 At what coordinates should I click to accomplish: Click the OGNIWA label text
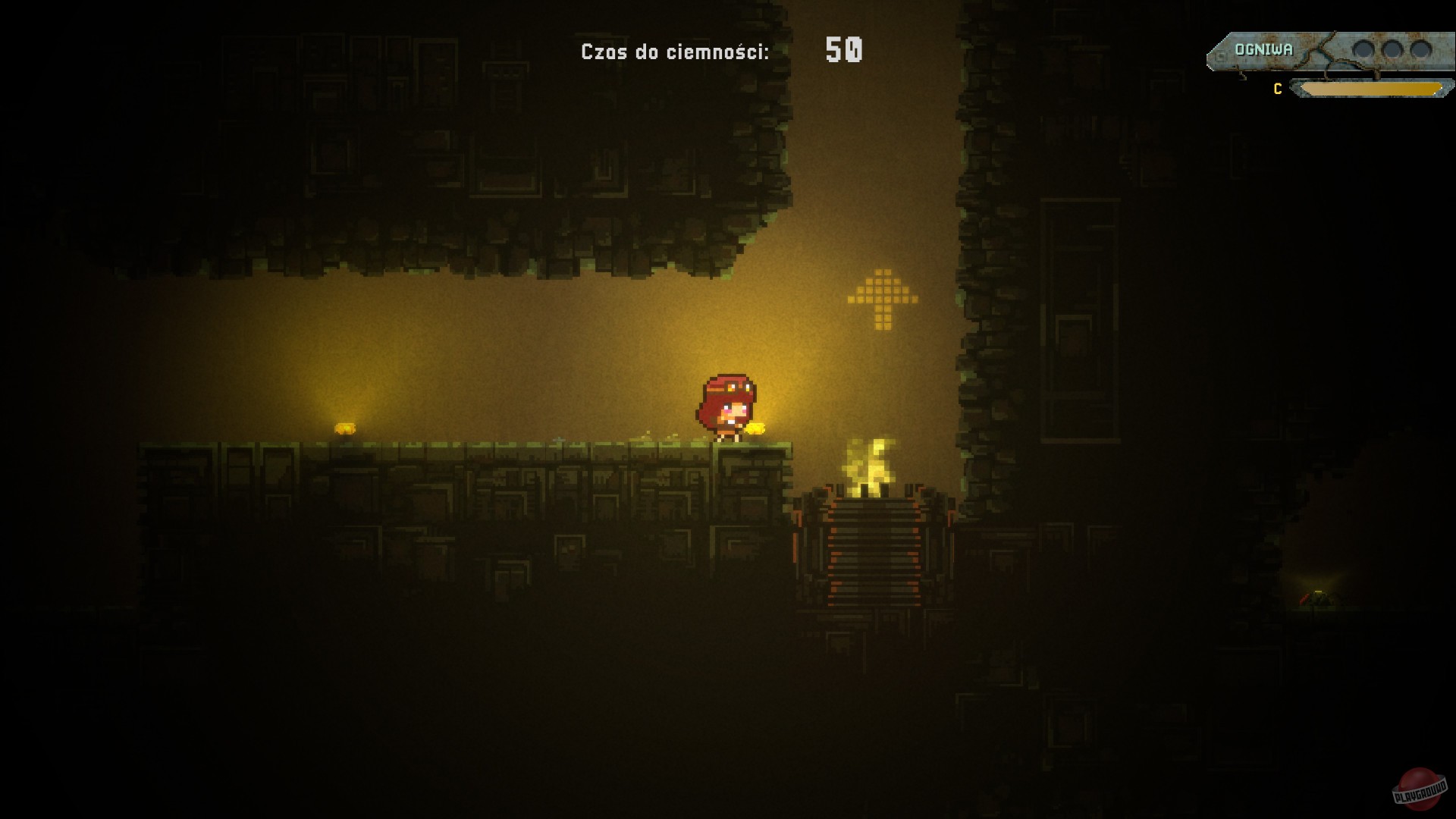[x=1264, y=49]
